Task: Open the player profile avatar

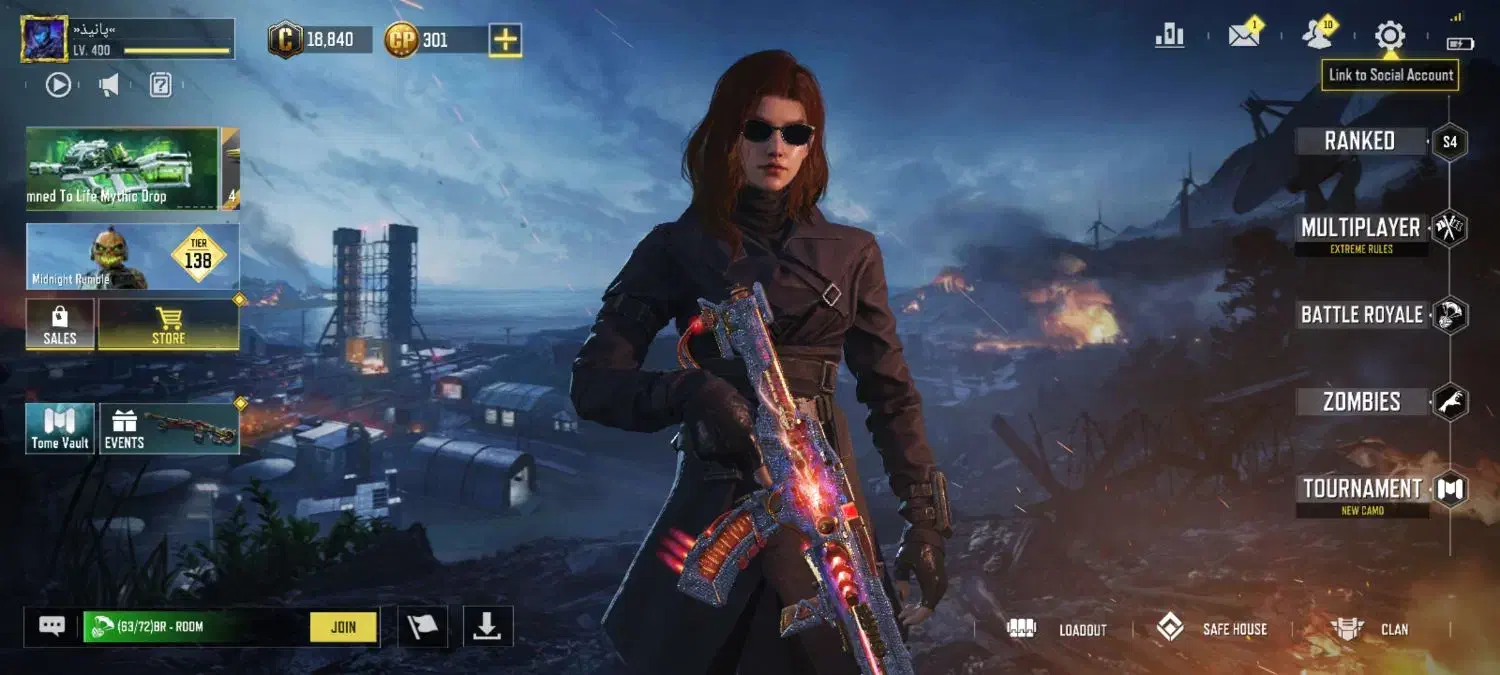Action: [x=44, y=39]
